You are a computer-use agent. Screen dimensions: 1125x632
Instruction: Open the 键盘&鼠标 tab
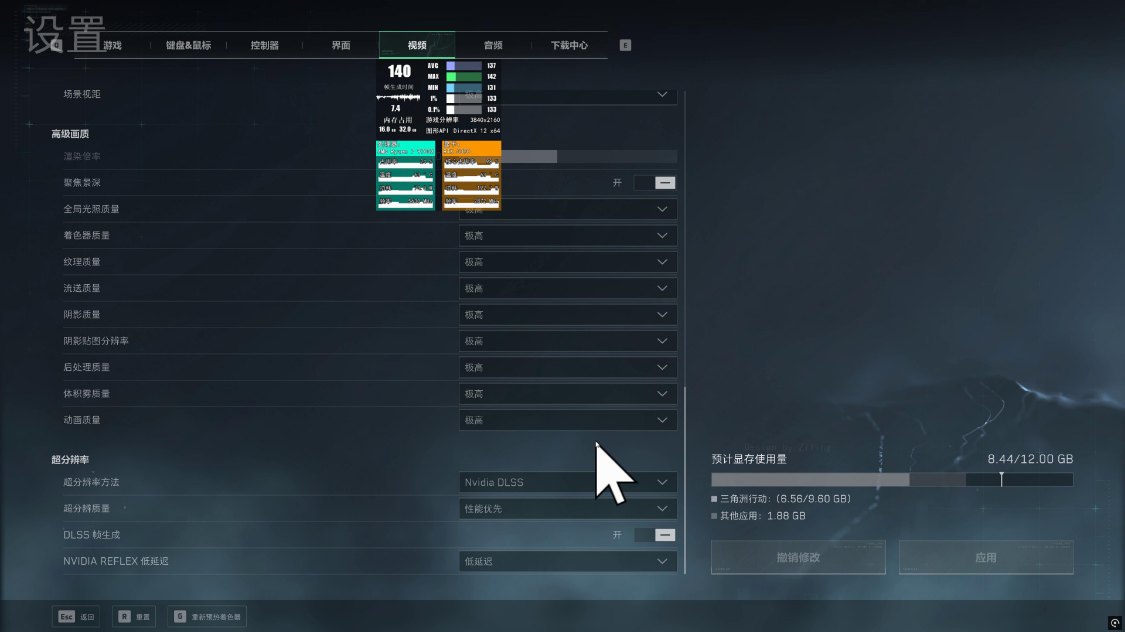point(188,45)
